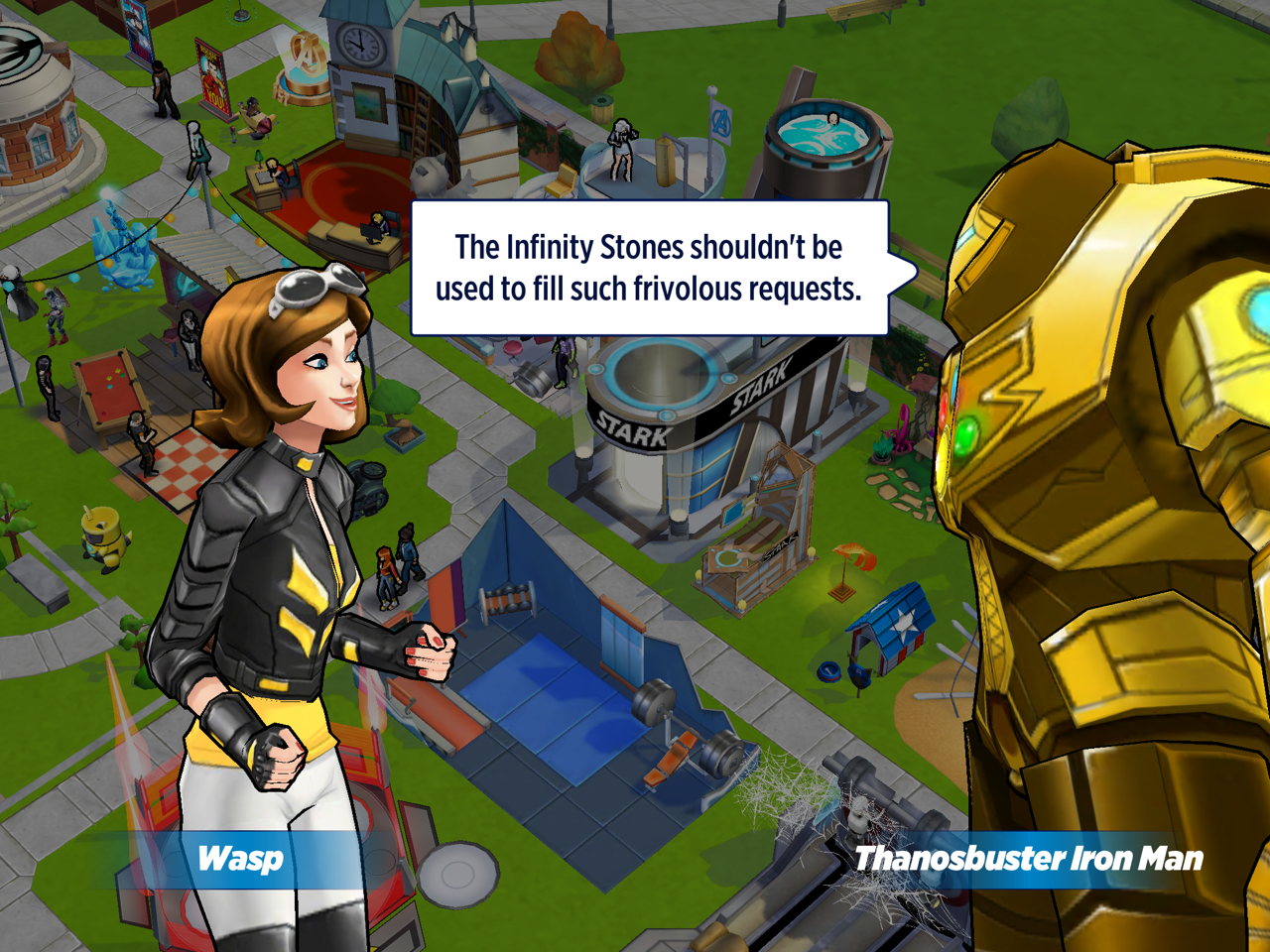
Task: Advance the Infinity Stones dialogue speech bubble
Action: [x=649, y=268]
